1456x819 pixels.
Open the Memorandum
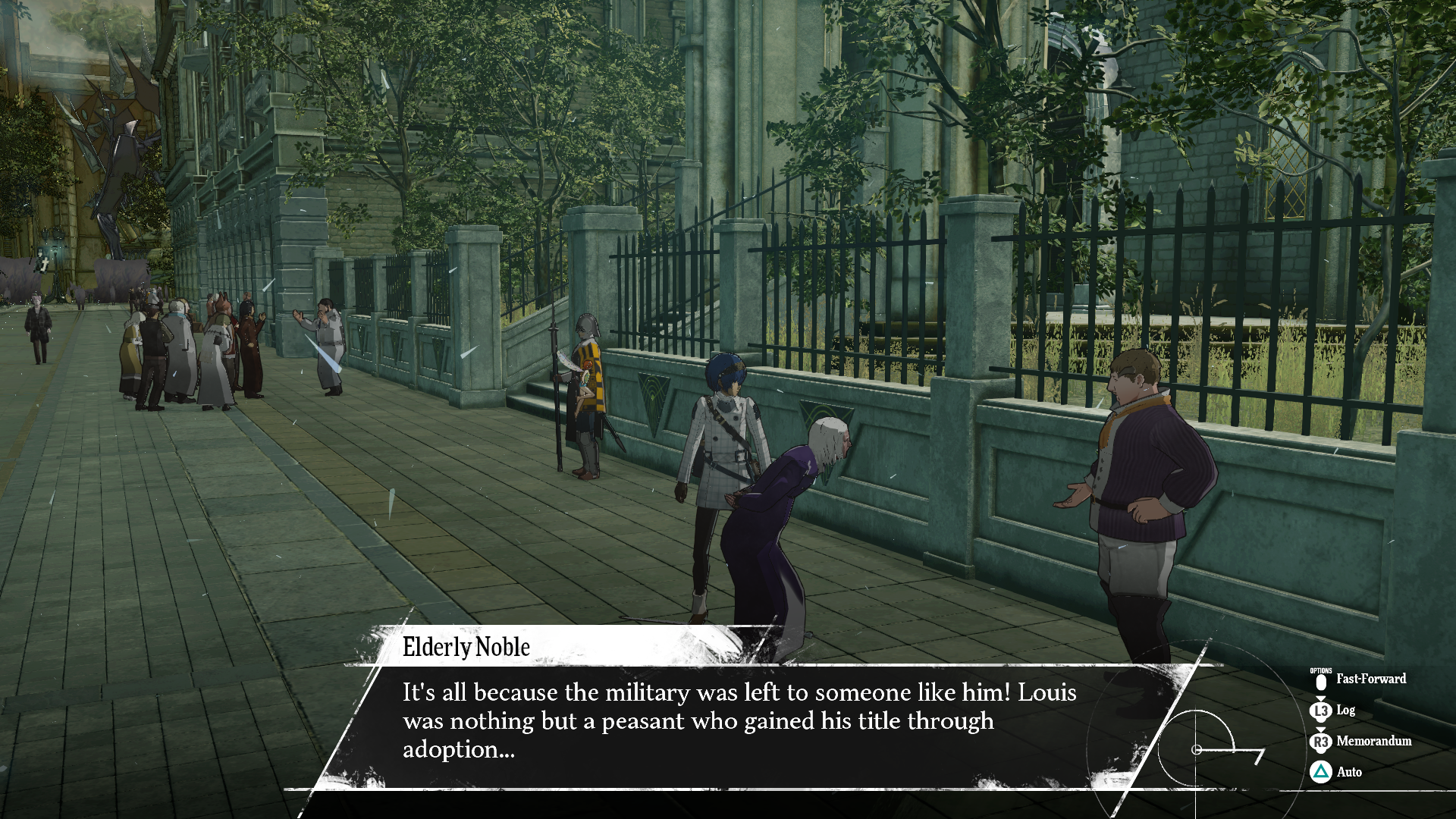coord(1361,741)
